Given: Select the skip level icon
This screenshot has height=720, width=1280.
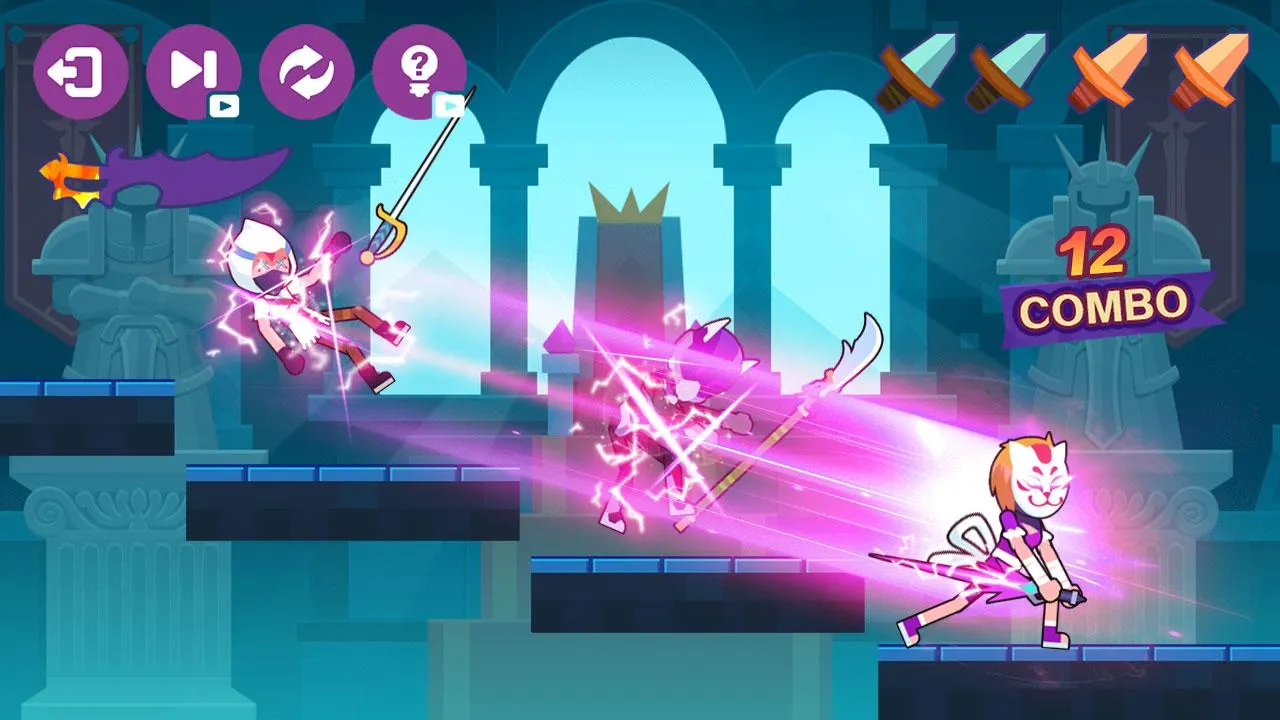Looking at the screenshot, I should coord(196,70).
